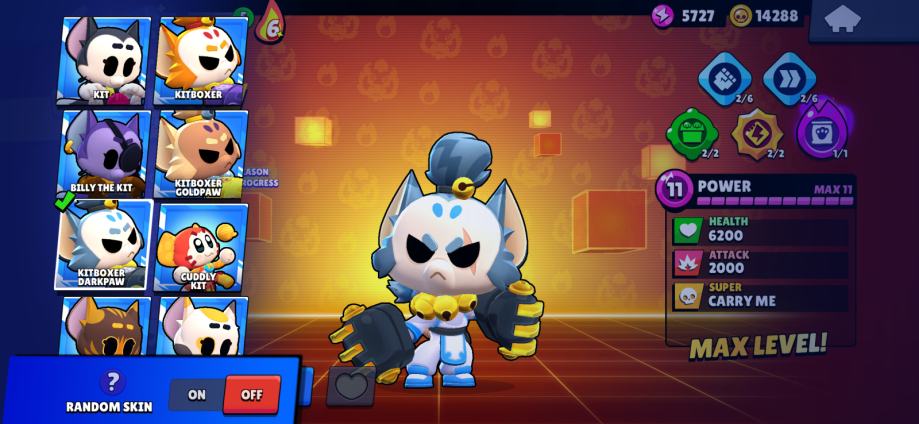Screen dimensions: 919x424
Task: Tap the heart favorite button
Action: click(351, 385)
